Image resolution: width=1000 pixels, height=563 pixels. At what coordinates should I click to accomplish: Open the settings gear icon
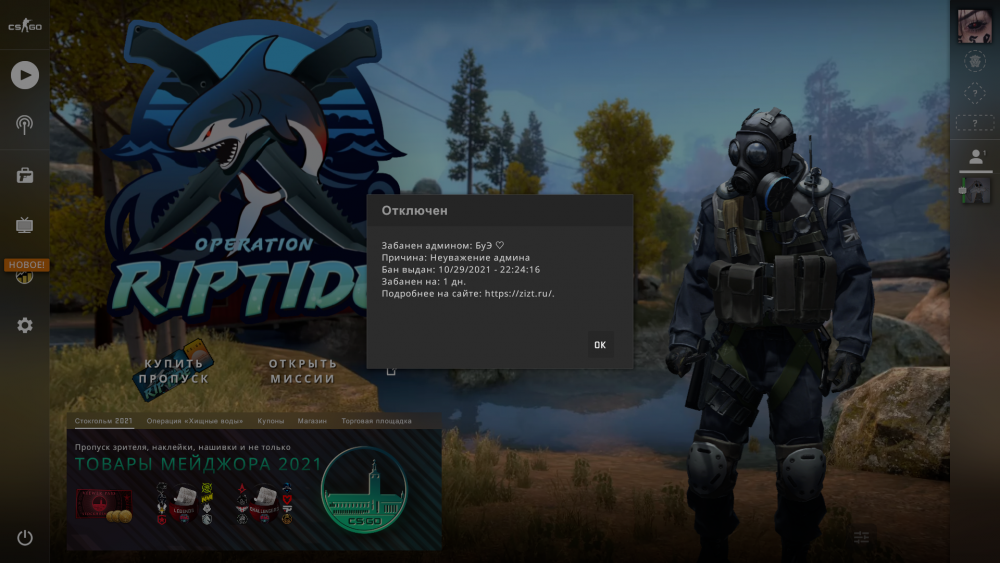click(25, 325)
